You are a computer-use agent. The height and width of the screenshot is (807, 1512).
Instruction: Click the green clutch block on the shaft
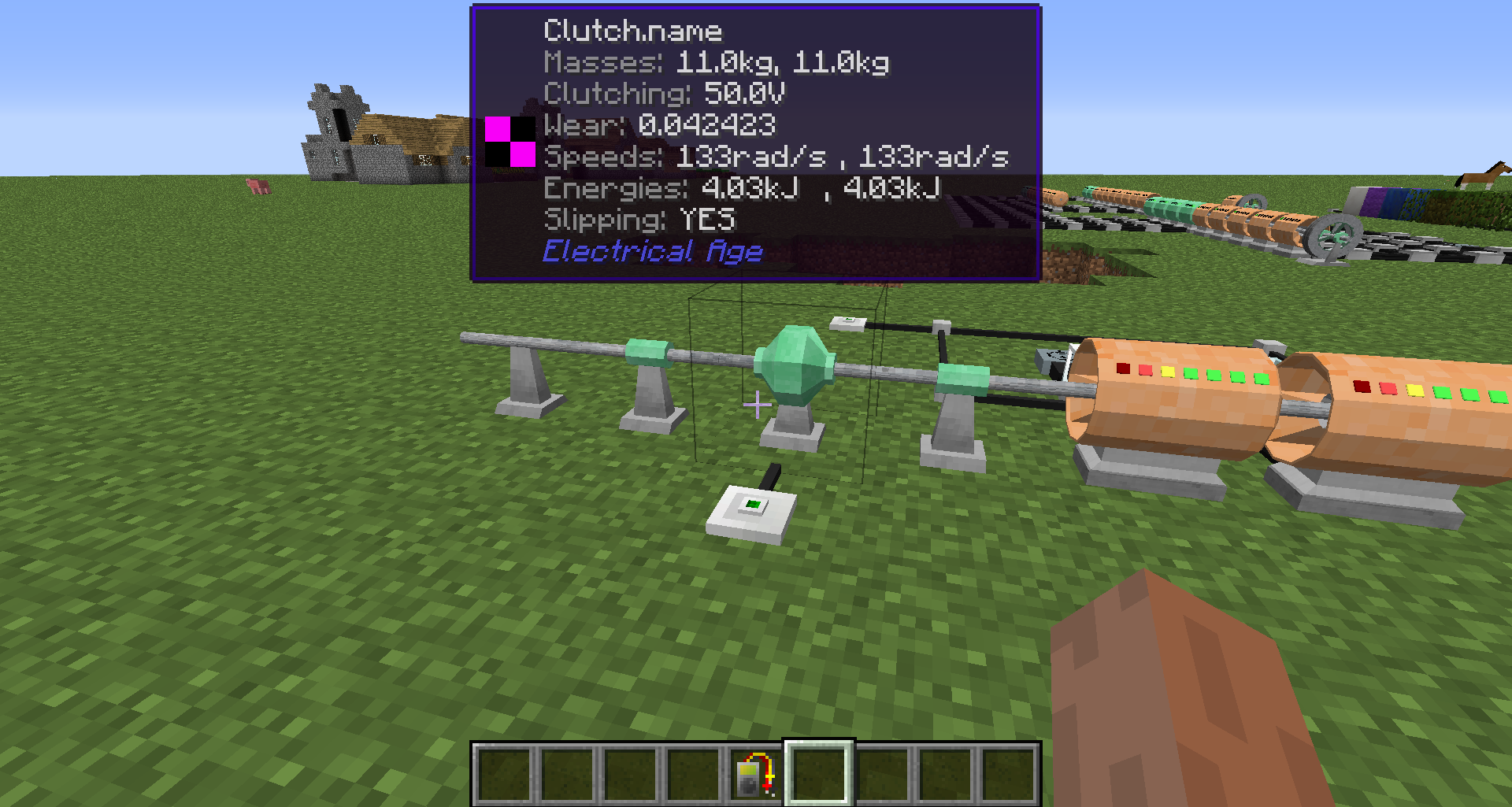click(x=795, y=362)
